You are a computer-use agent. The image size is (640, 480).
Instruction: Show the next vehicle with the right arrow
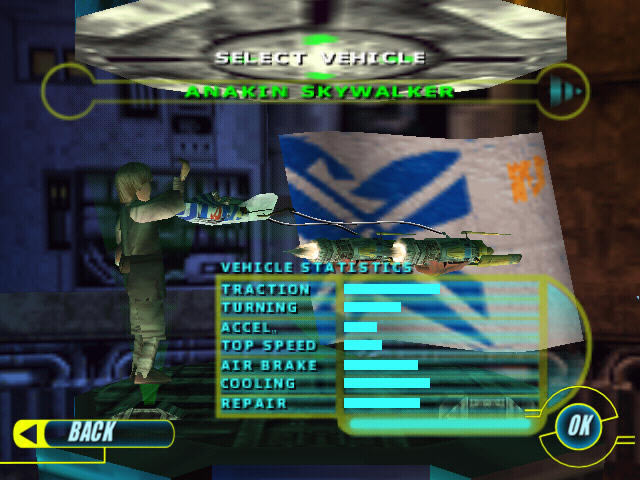pyautogui.click(x=560, y=93)
